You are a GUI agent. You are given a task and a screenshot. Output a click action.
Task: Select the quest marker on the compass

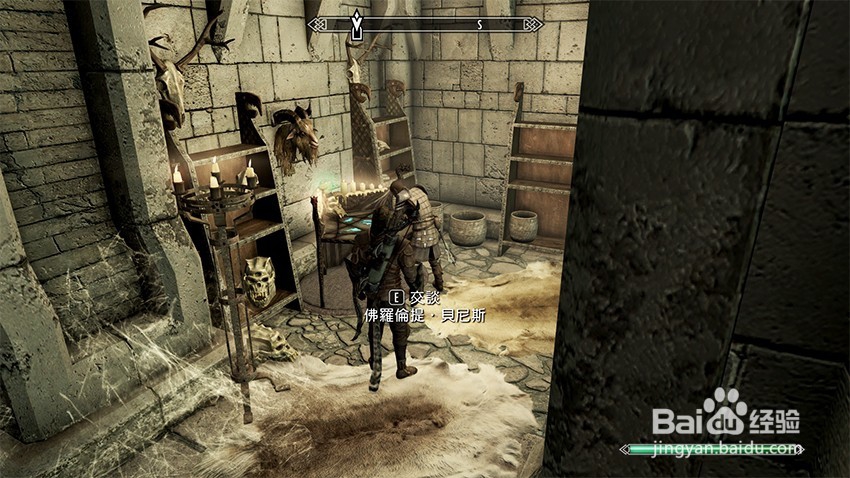(355, 24)
